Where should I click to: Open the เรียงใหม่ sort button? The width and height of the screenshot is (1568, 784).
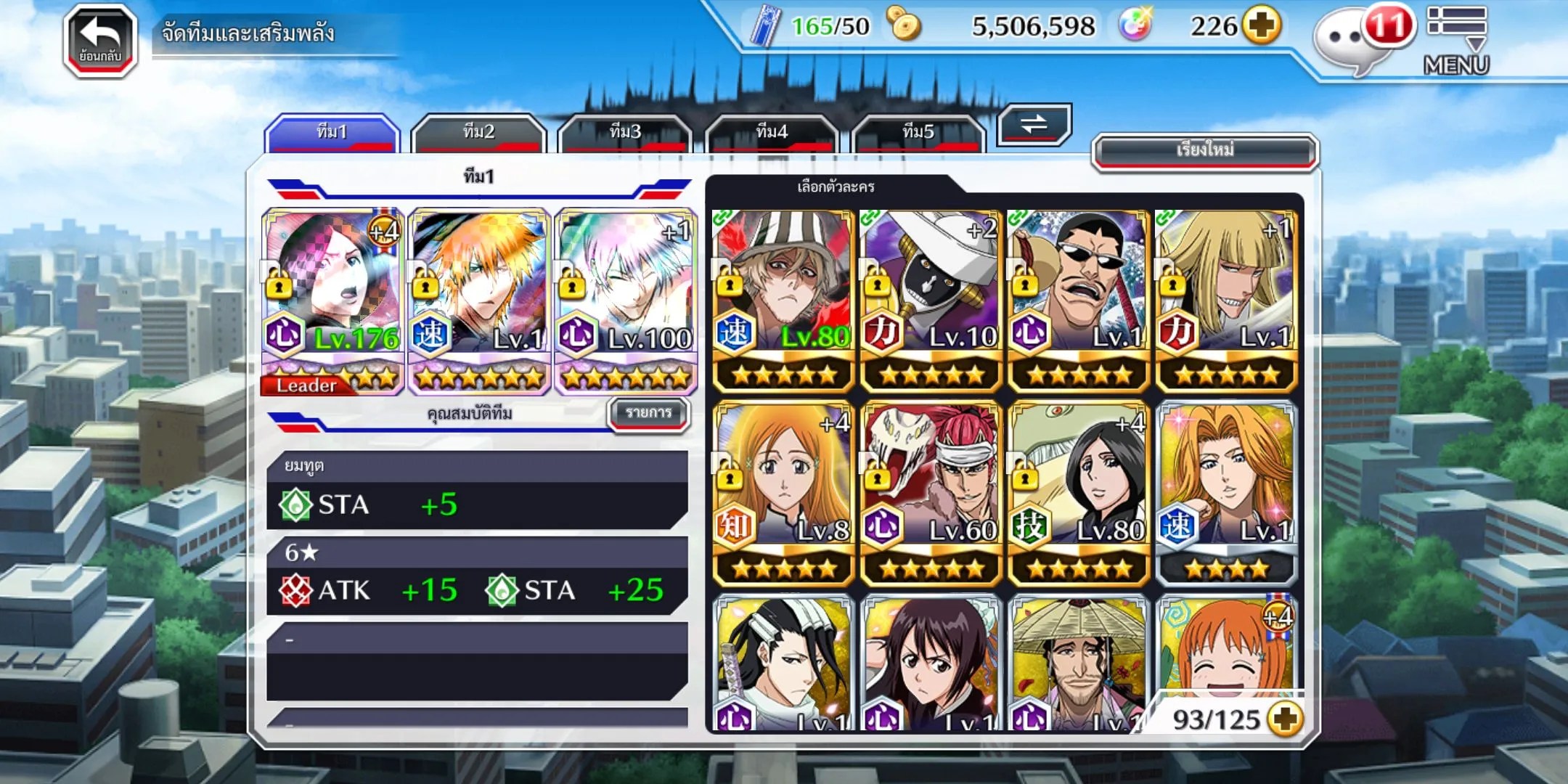[x=1205, y=151]
